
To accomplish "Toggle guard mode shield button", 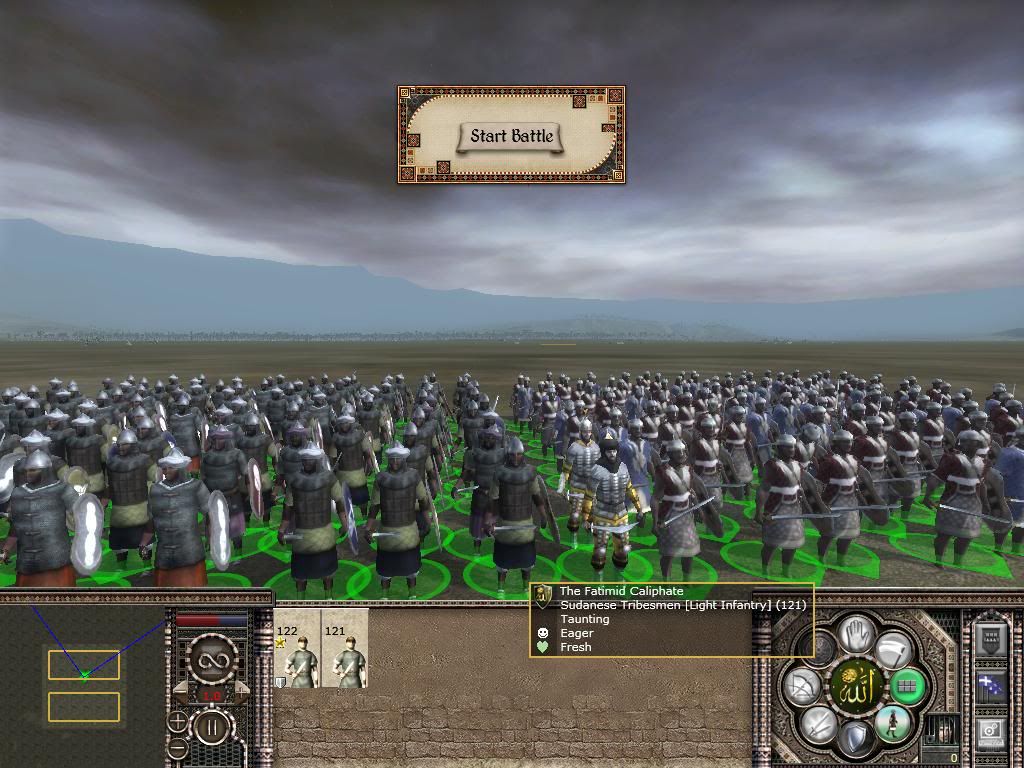I will point(855,740).
